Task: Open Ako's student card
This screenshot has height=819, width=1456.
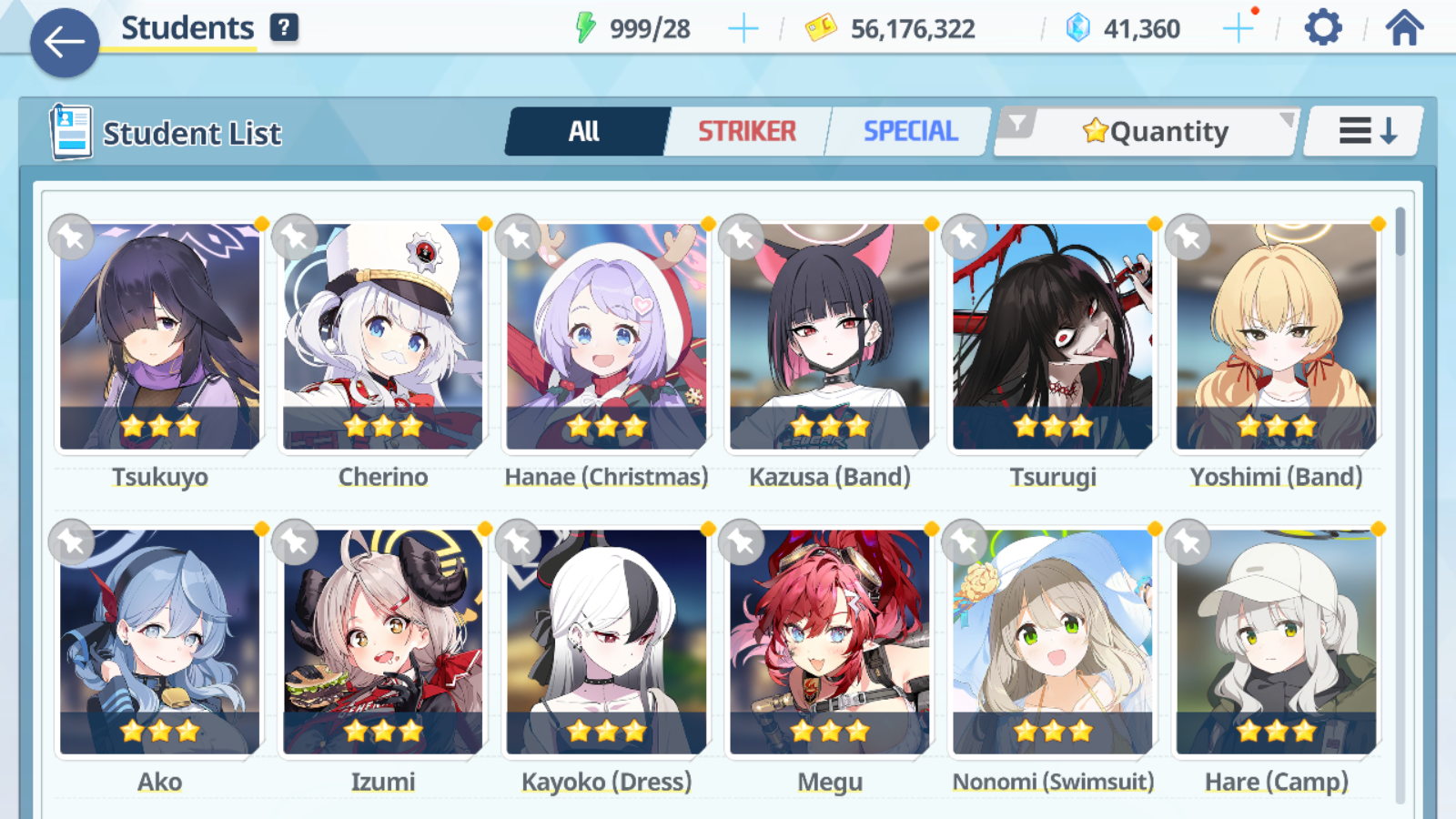Action: (x=160, y=642)
